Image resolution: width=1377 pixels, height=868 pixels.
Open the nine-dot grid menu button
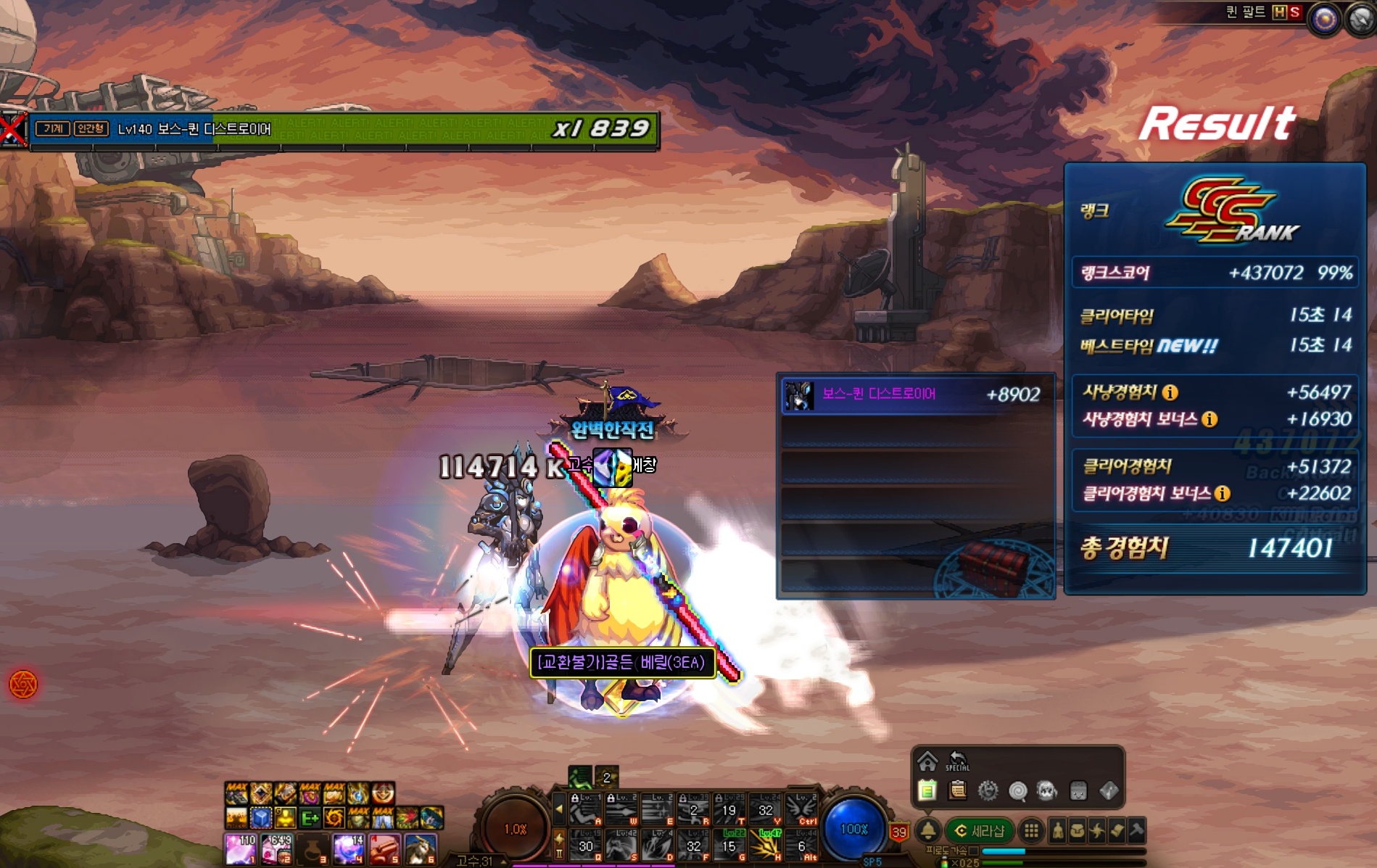(1031, 831)
